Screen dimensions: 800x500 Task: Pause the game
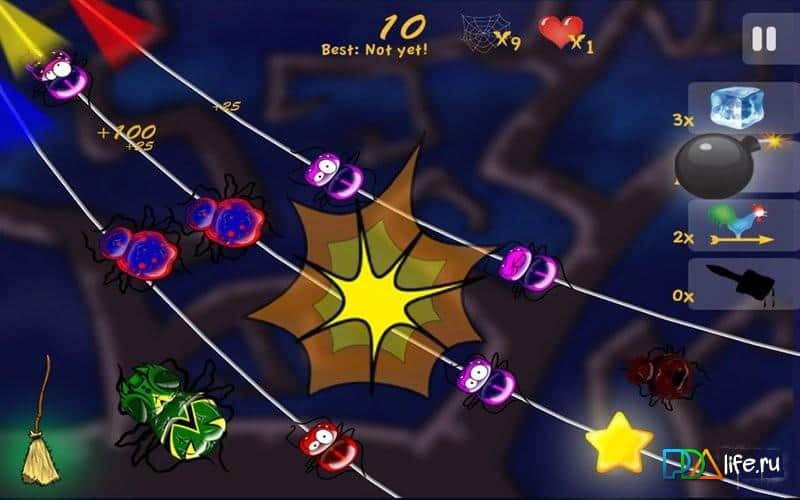tap(764, 39)
